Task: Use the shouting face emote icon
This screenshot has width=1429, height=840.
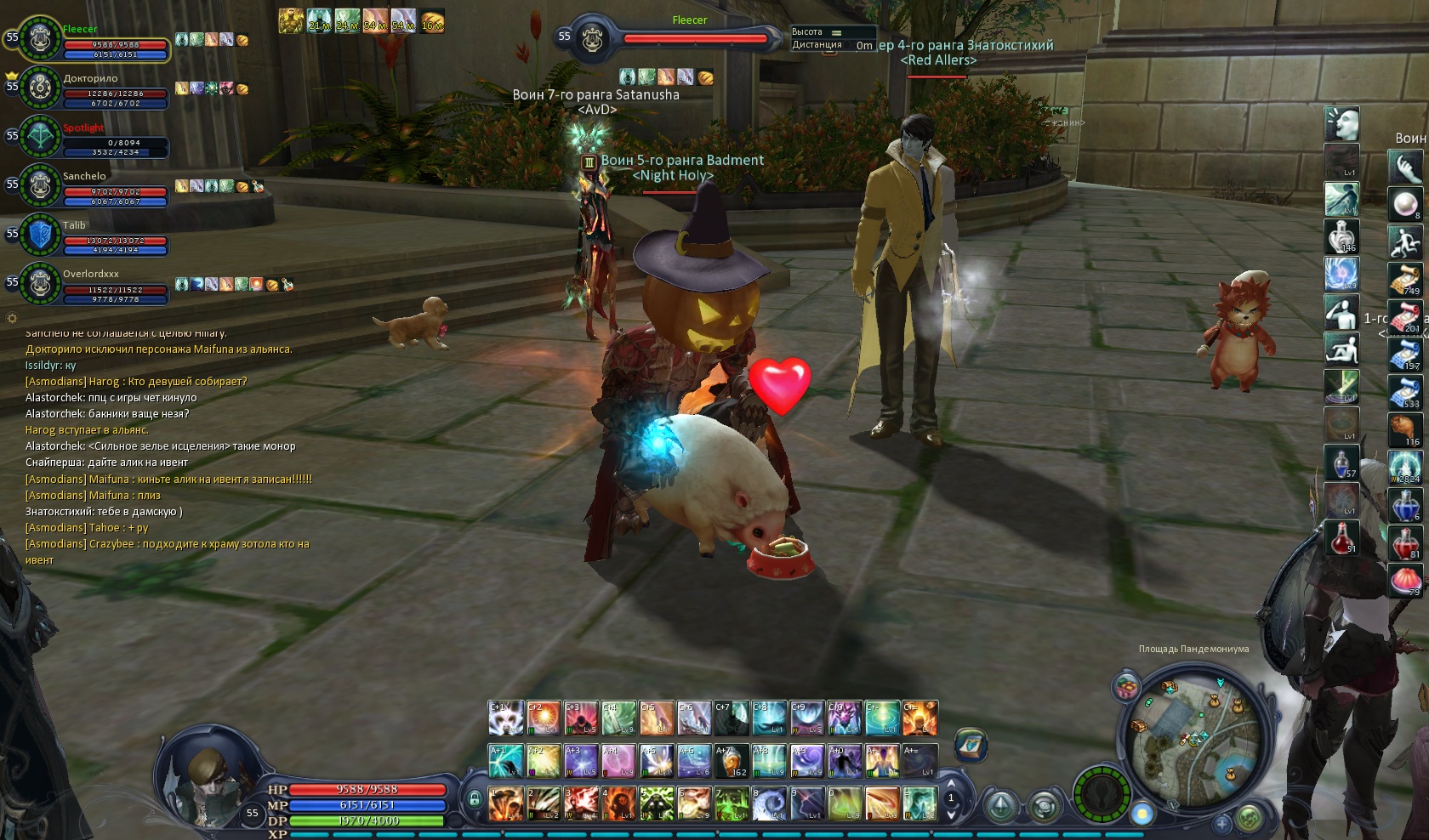Action: (x=1341, y=124)
